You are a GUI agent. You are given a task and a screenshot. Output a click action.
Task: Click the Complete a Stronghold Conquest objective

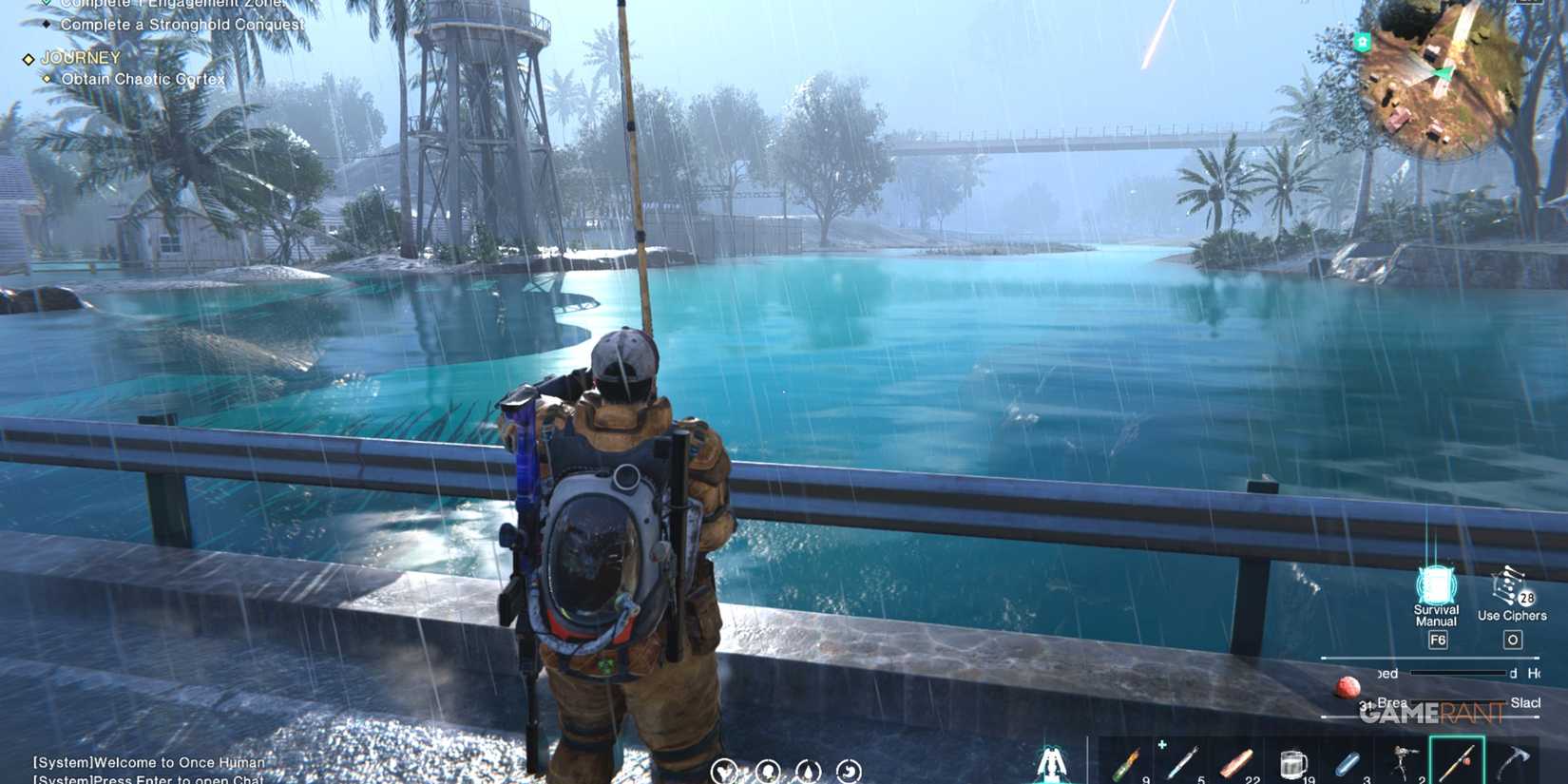coord(181,24)
